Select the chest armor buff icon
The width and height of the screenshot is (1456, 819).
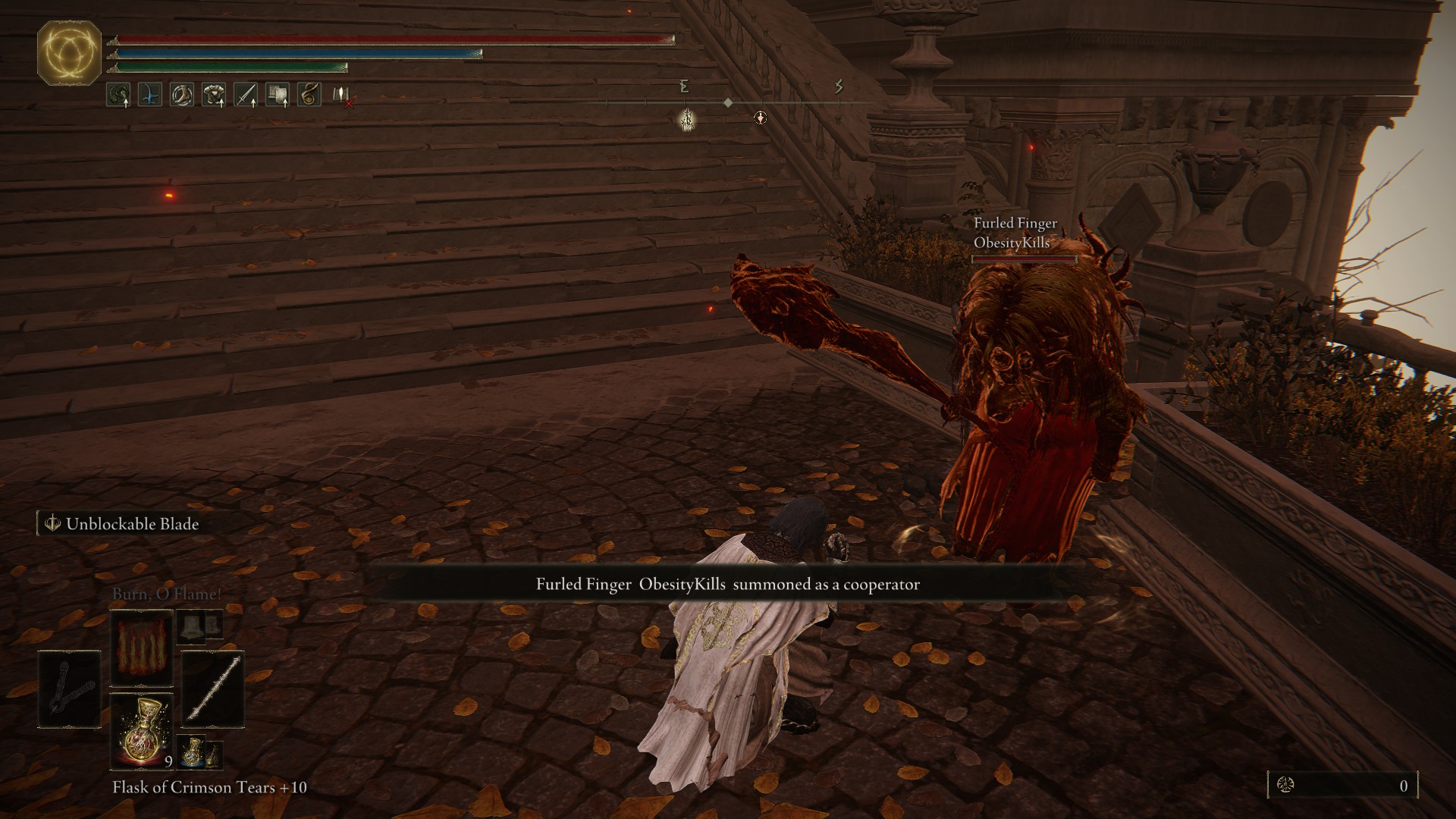coord(214,95)
